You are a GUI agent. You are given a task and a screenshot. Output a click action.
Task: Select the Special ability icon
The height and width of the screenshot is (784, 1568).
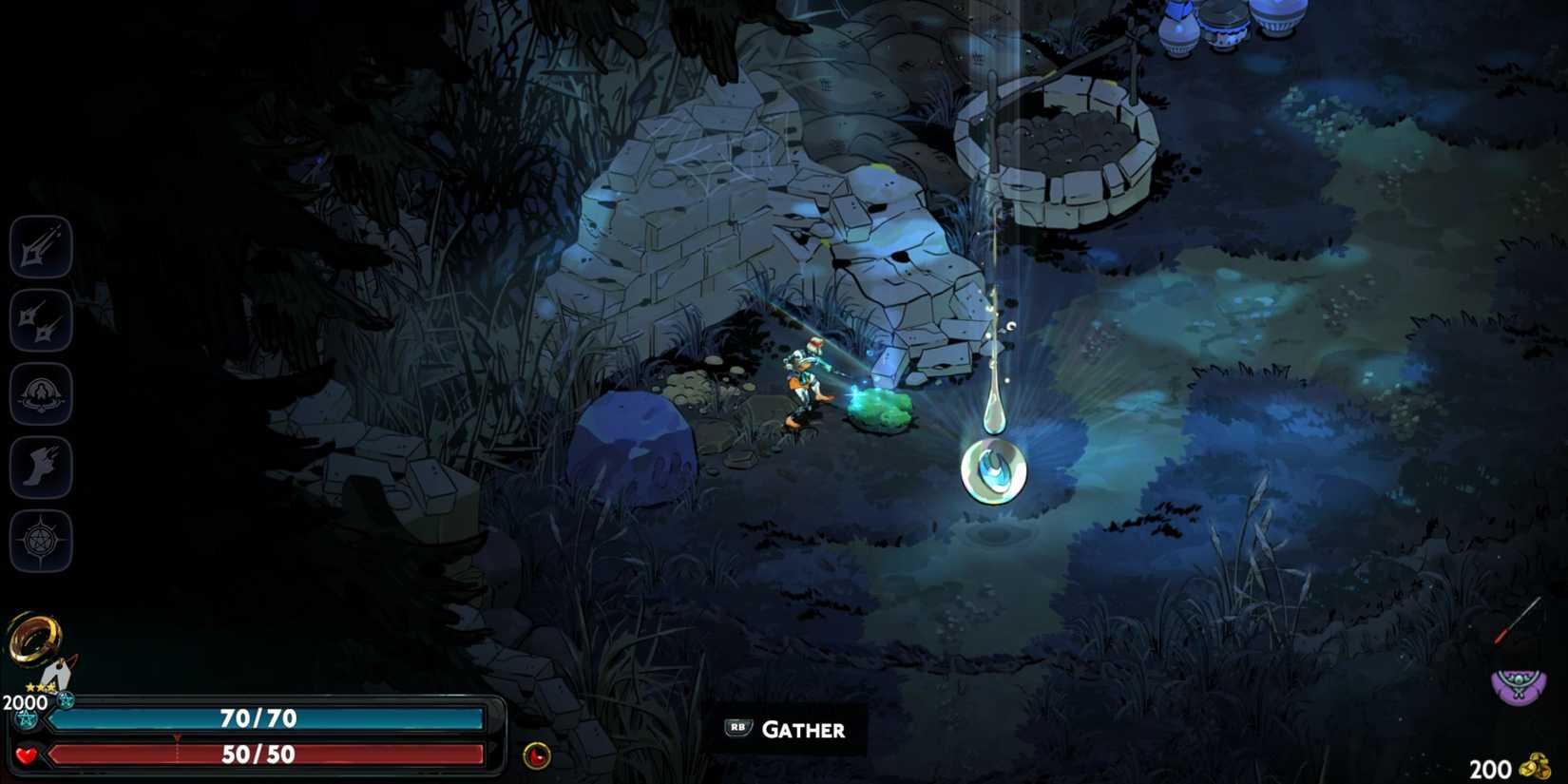coord(40,320)
